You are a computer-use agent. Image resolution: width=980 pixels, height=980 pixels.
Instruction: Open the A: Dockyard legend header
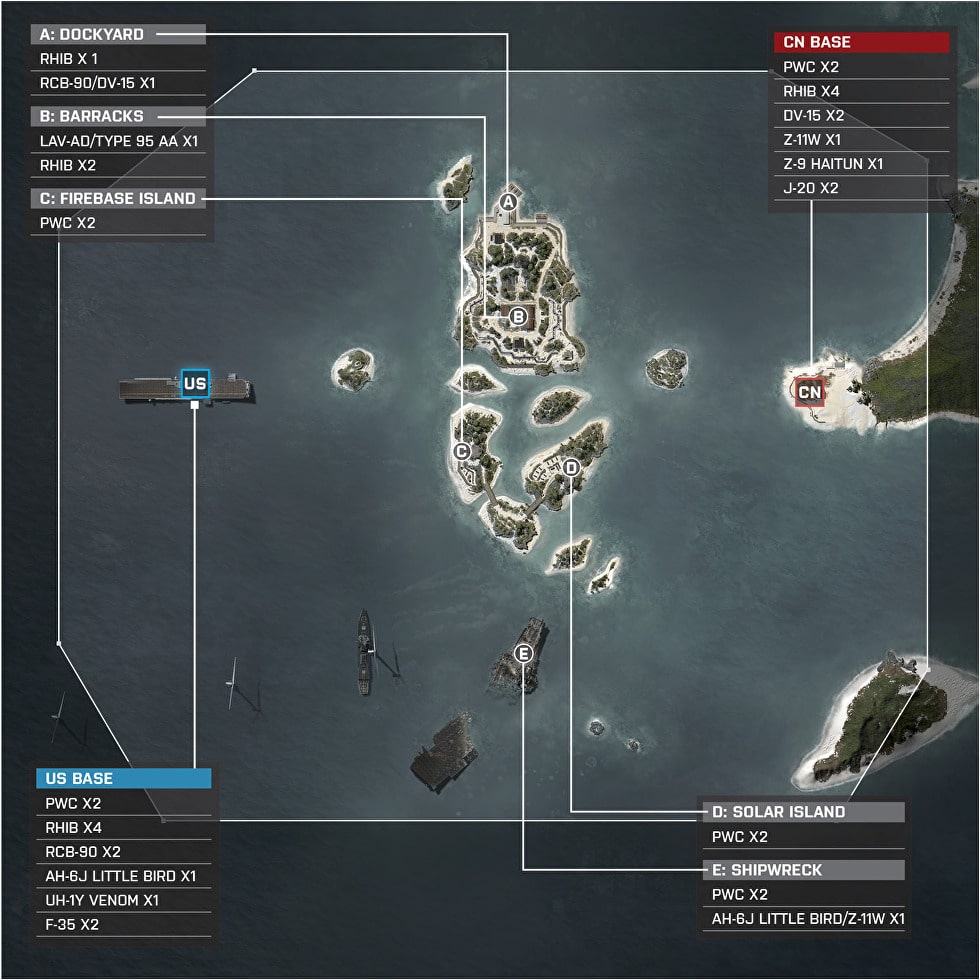[x=118, y=35]
